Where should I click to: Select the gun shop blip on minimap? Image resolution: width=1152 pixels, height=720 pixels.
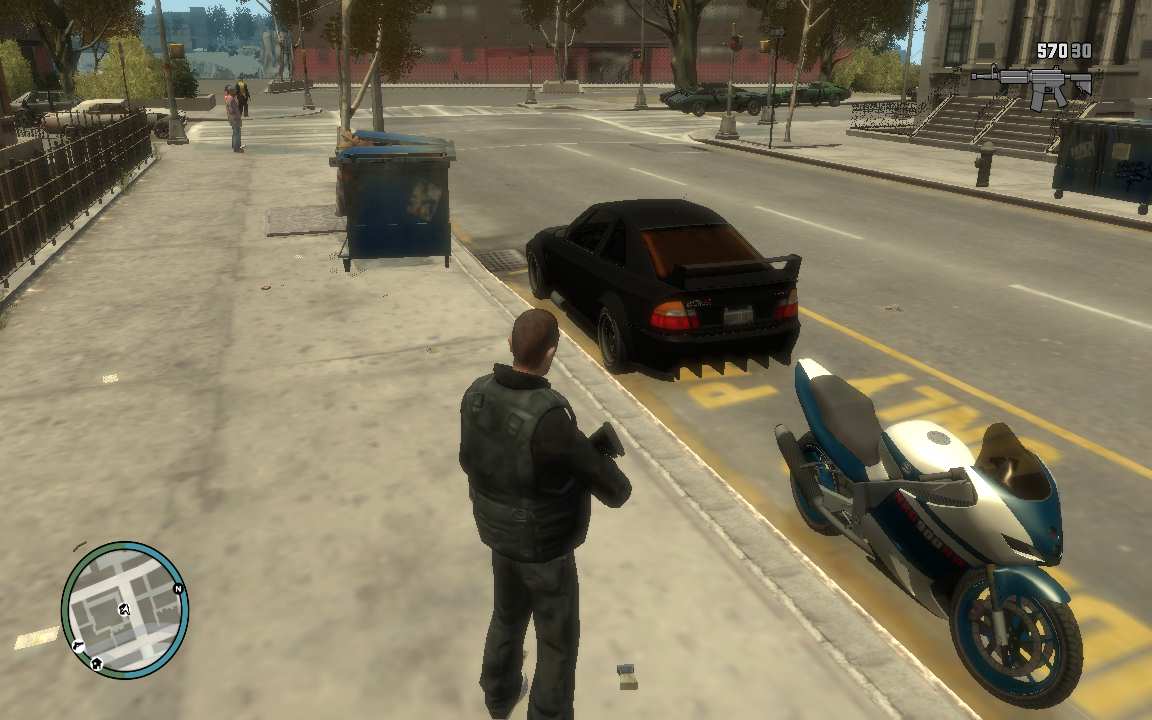click(77, 646)
